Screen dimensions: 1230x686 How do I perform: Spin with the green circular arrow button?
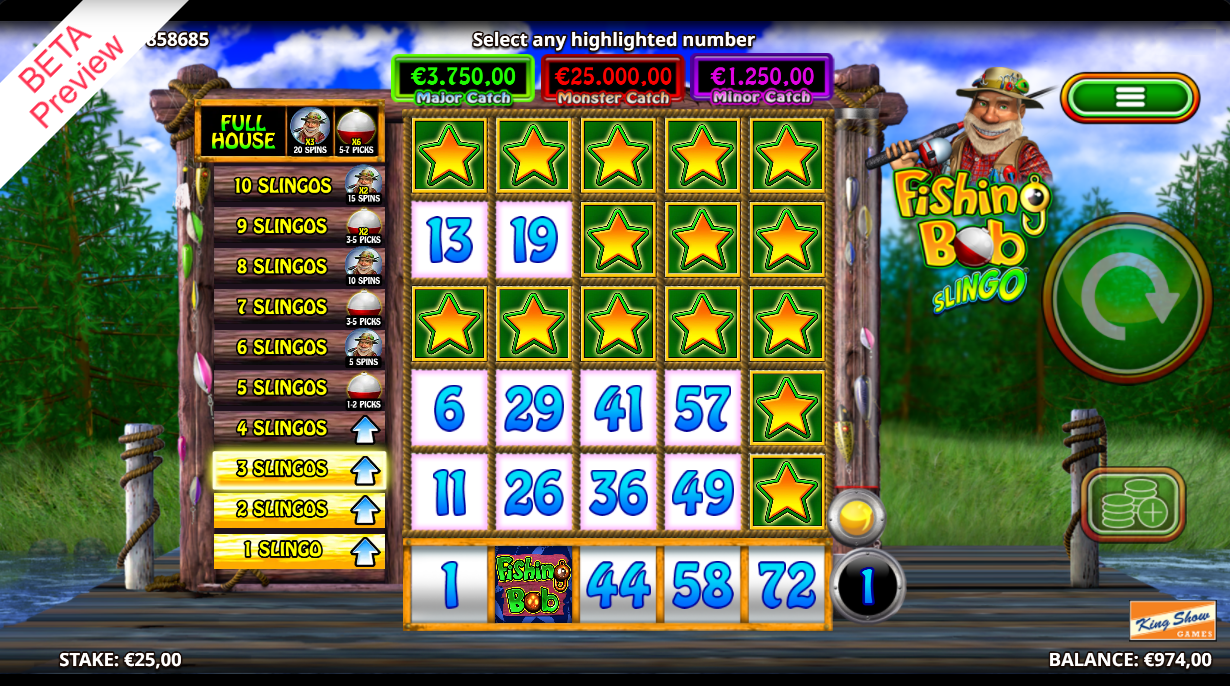(x=1126, y=297)
